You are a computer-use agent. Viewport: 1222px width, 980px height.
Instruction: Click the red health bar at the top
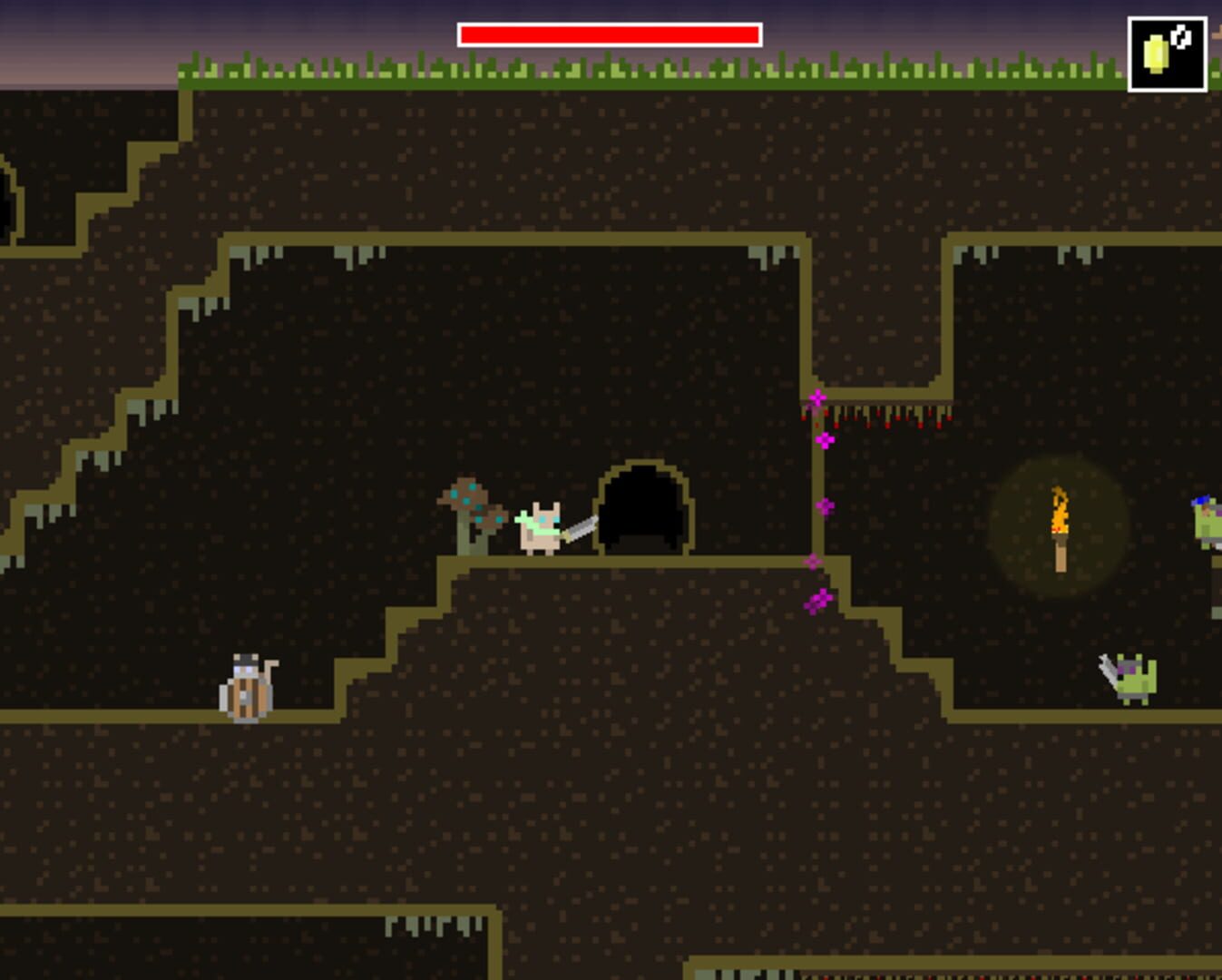coord(608,34)
